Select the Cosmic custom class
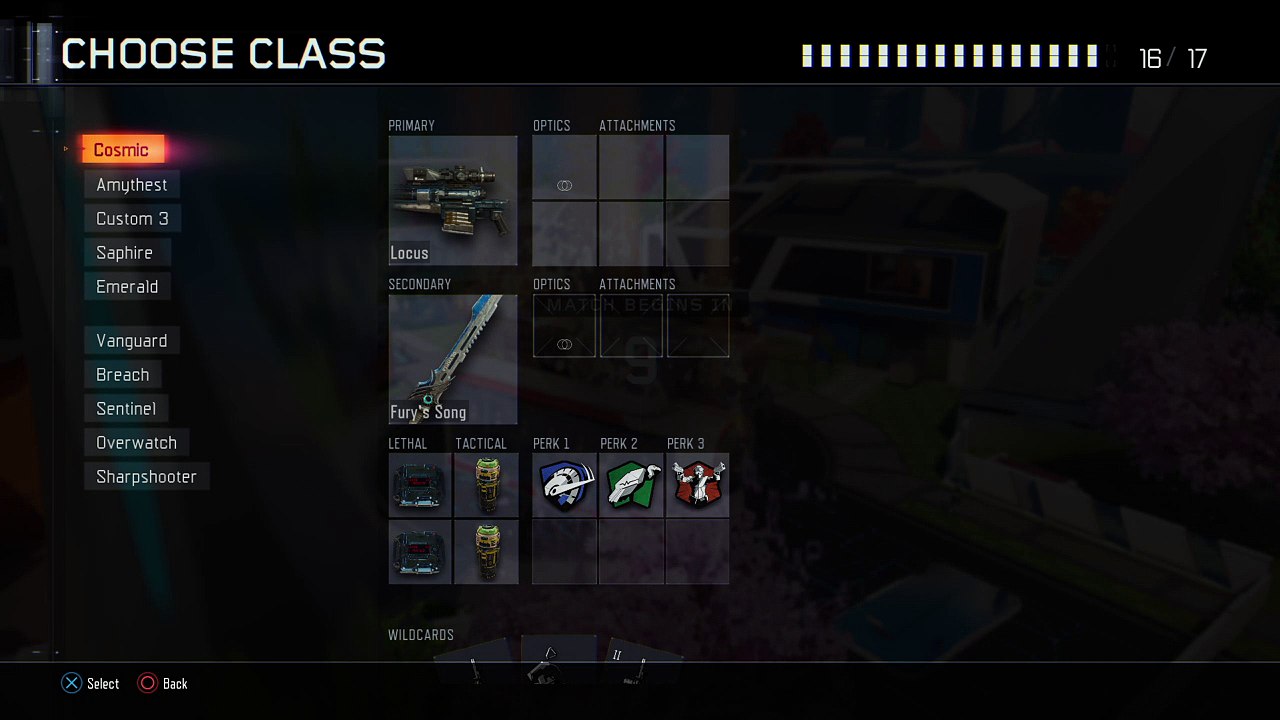 (122, 150)
